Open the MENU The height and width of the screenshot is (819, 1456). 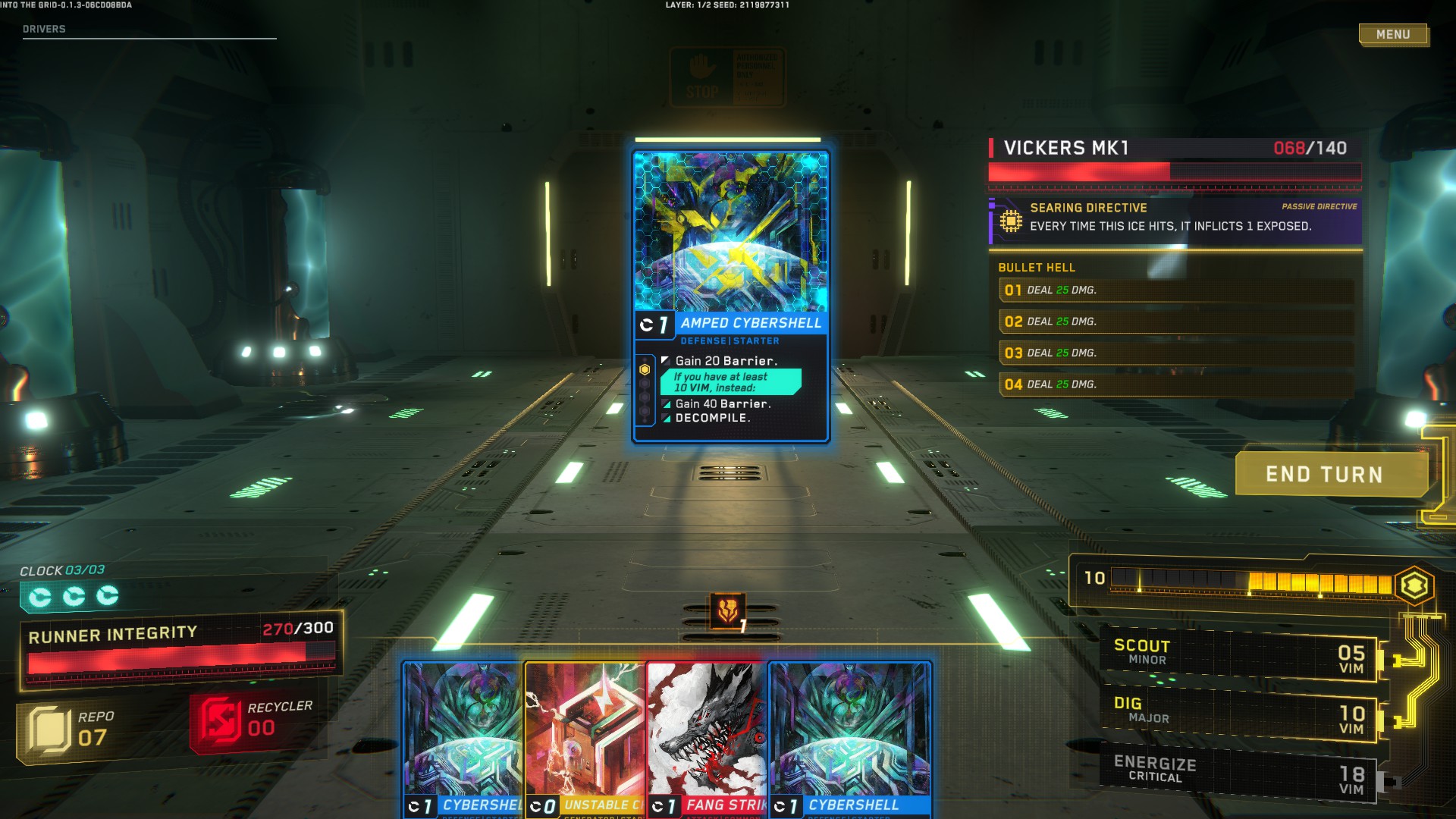pyautogui.click(x=1394, y=34)
